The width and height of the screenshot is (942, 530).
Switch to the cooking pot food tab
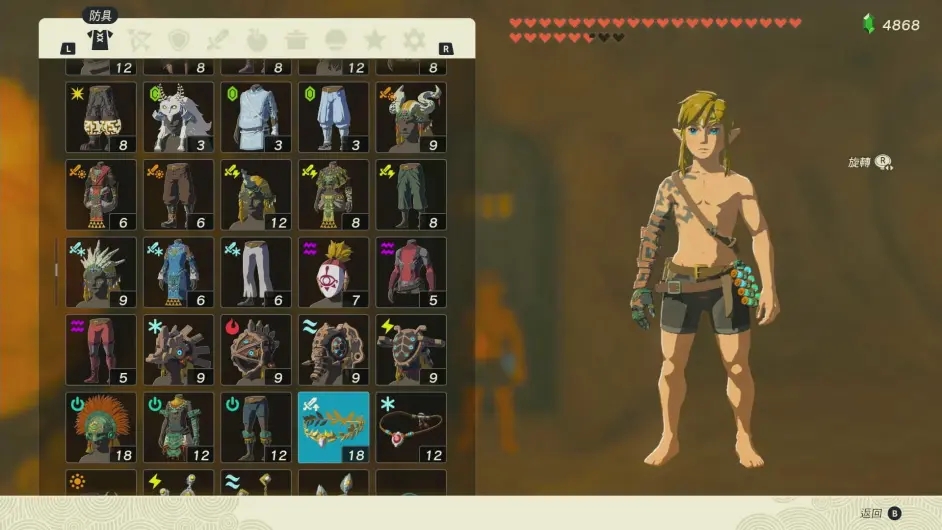tap(296, 41)
